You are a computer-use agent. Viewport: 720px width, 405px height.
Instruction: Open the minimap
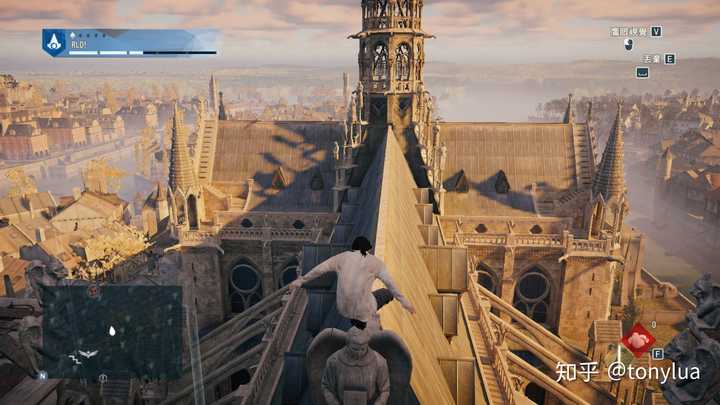click(110, 331)
